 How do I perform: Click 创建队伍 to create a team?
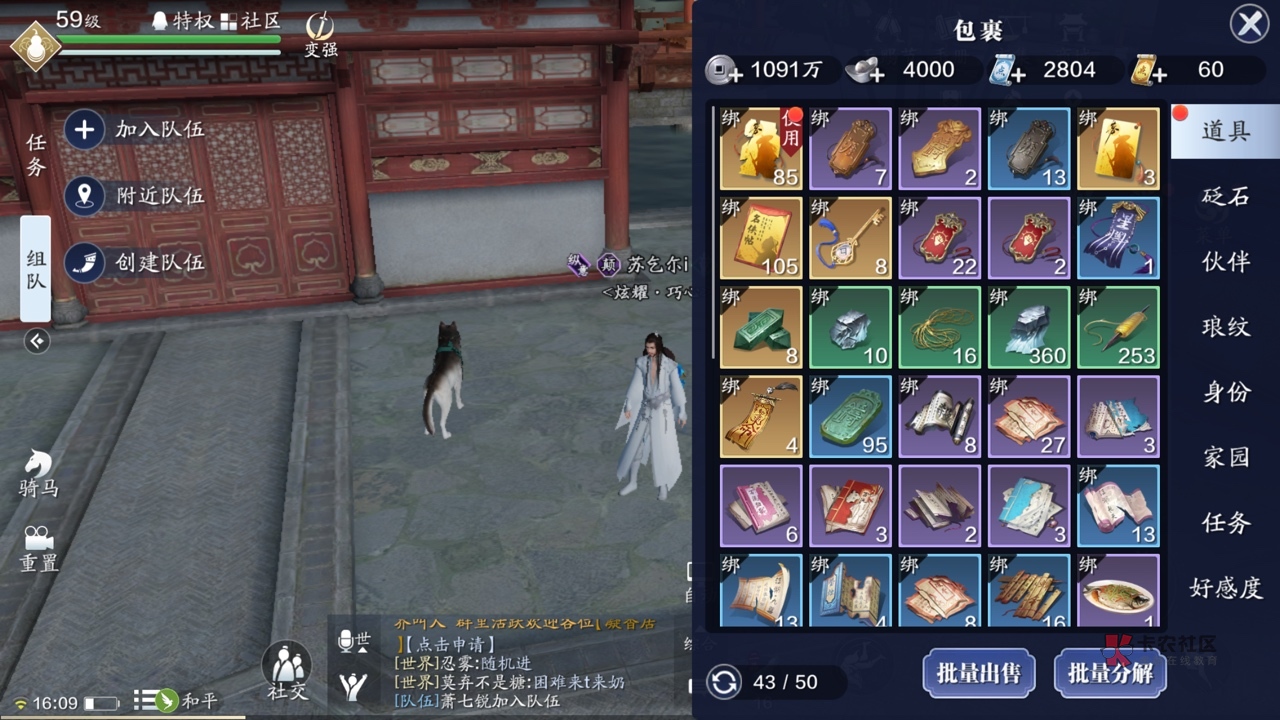(135, 263)
